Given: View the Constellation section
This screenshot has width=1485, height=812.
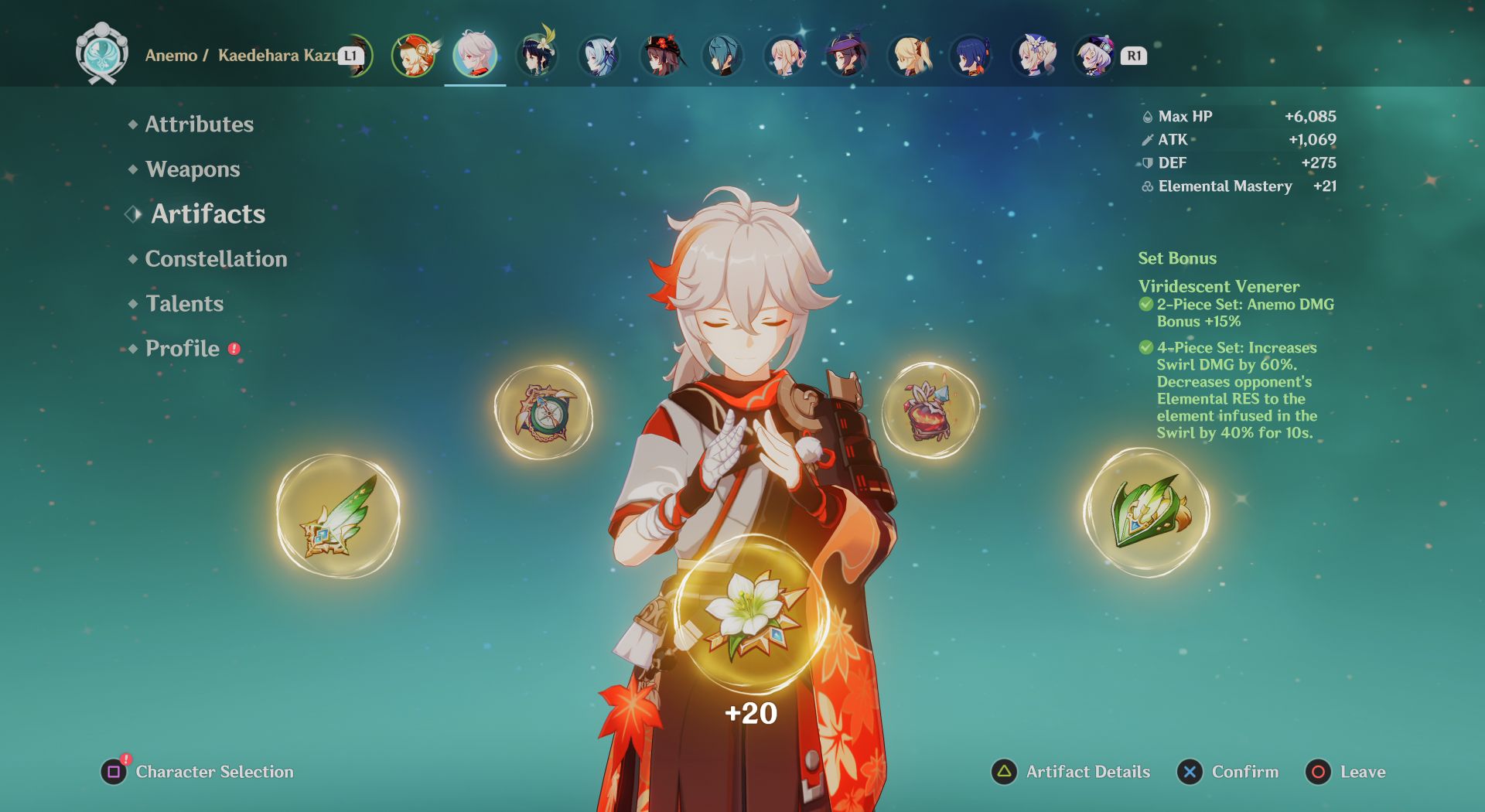Looking at the screenshot, I should [215, 259].
